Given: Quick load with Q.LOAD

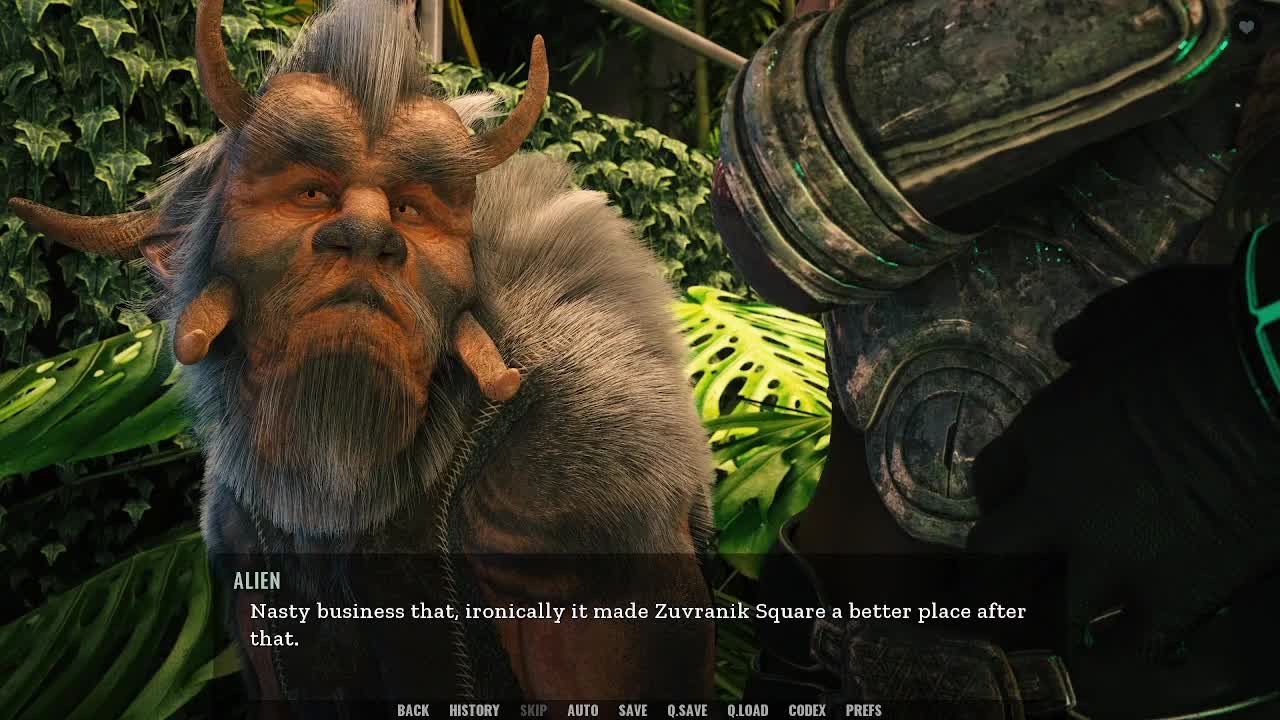Looking at the screenshot, I should [x=747, y=710].
